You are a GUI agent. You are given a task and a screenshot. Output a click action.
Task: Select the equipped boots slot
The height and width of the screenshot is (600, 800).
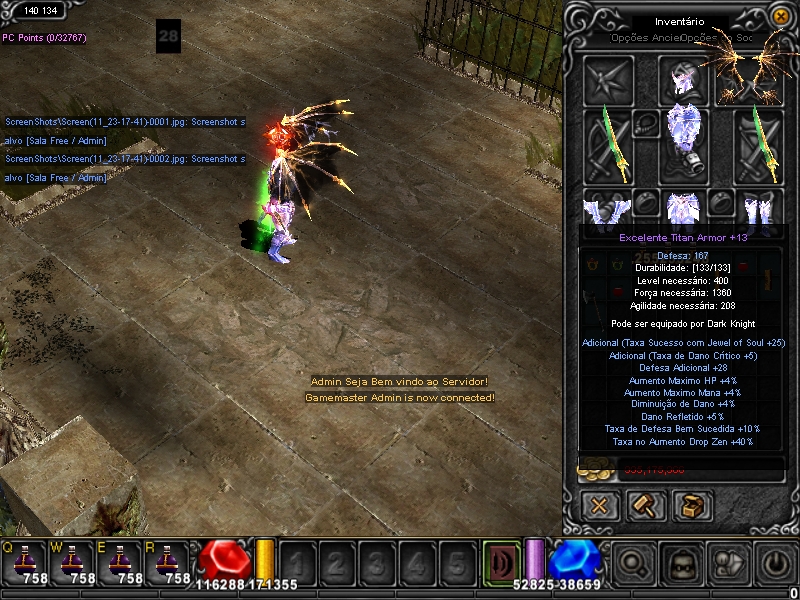(759, 206)
